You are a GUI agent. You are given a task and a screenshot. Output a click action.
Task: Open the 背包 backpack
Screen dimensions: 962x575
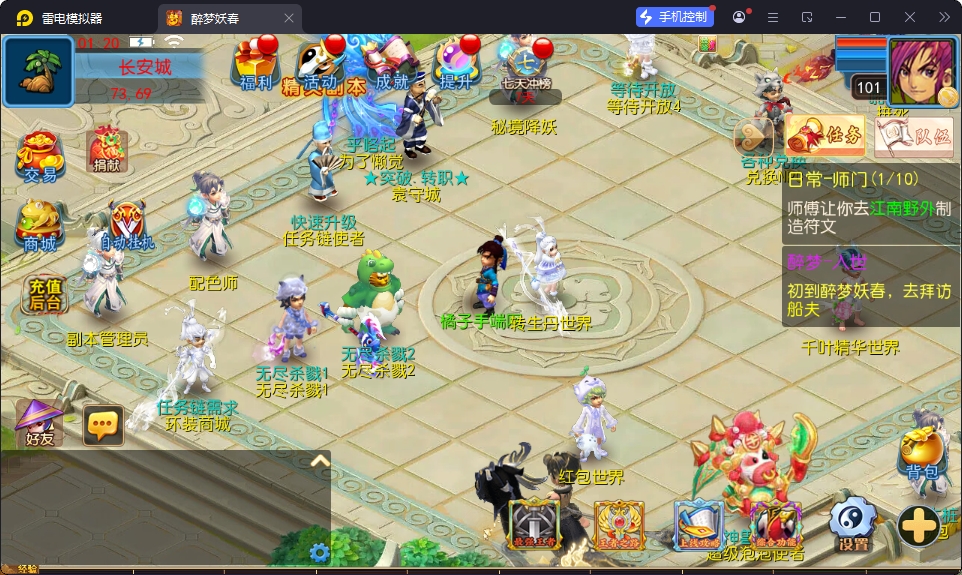[x=920, y=456]
